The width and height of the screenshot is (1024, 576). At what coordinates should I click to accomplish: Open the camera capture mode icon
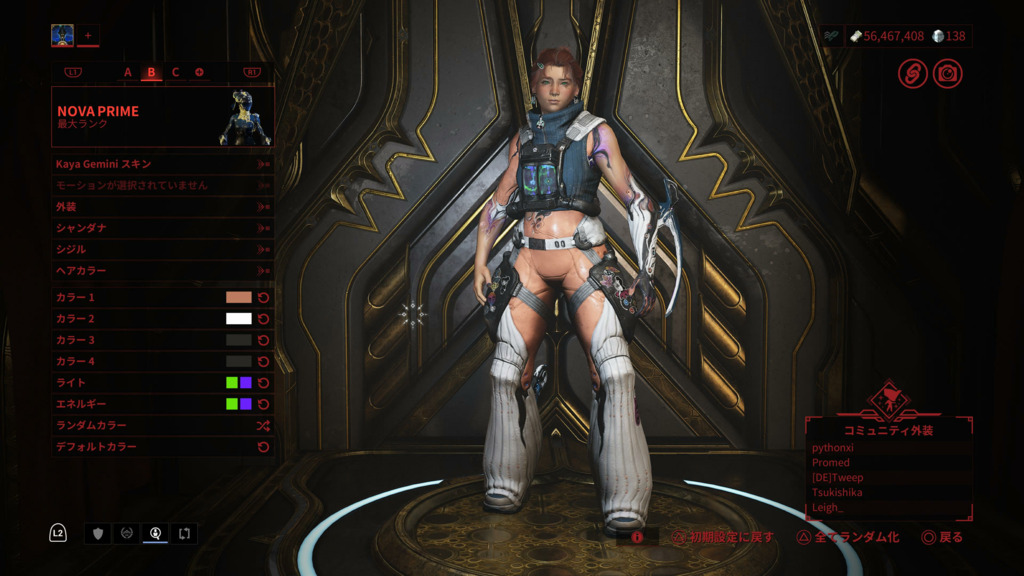[947, 73]
